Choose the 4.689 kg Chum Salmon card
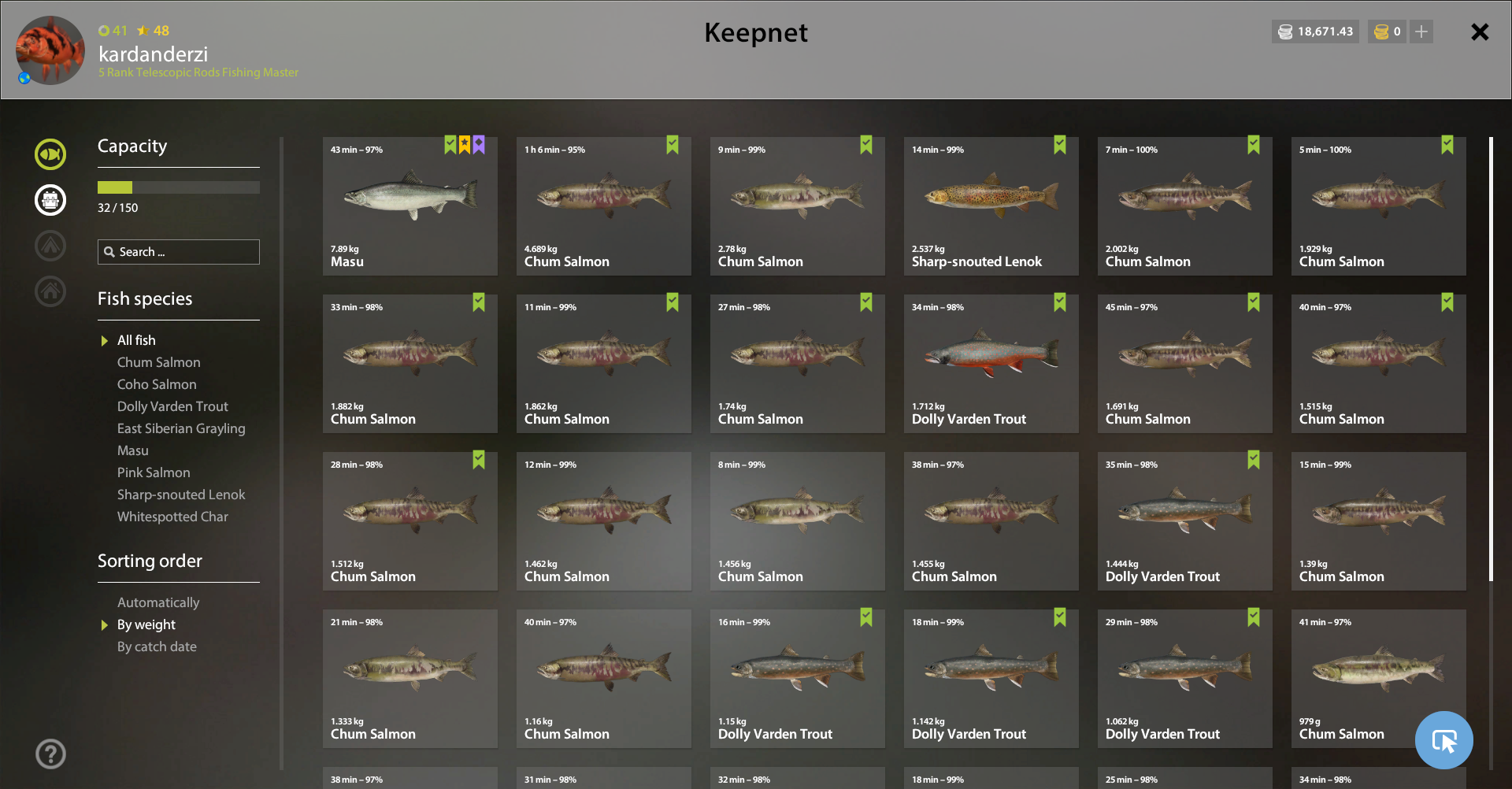Screen dimensions: 1512x789 coord(603,206)
